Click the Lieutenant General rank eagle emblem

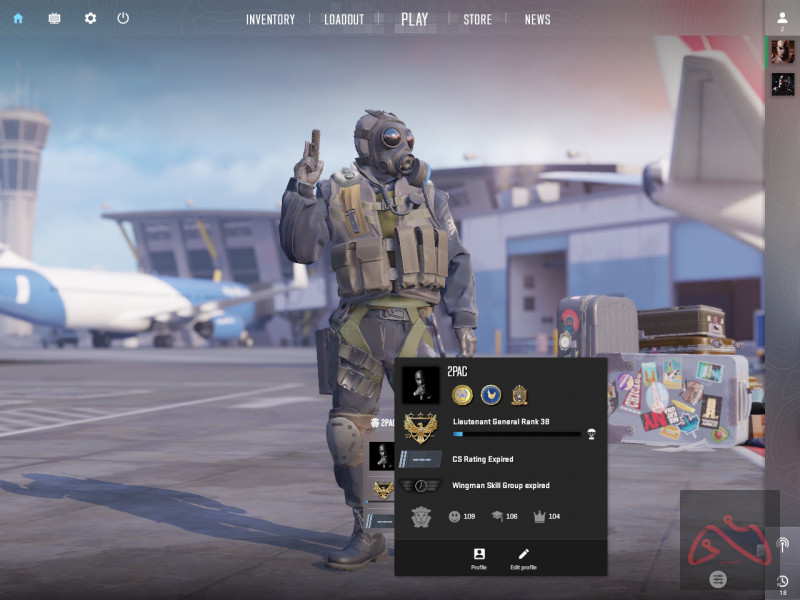pos(420,429)
